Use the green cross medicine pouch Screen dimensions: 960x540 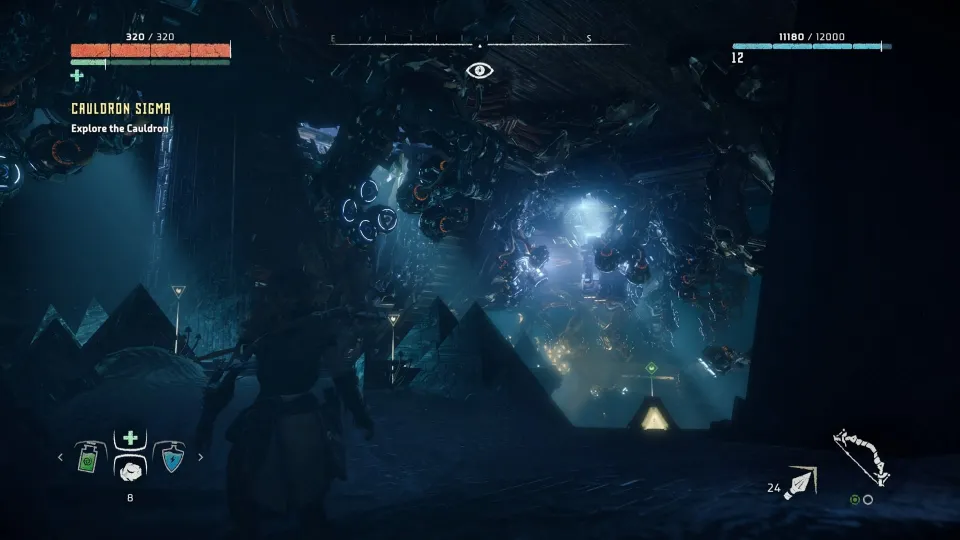point(130,438)
